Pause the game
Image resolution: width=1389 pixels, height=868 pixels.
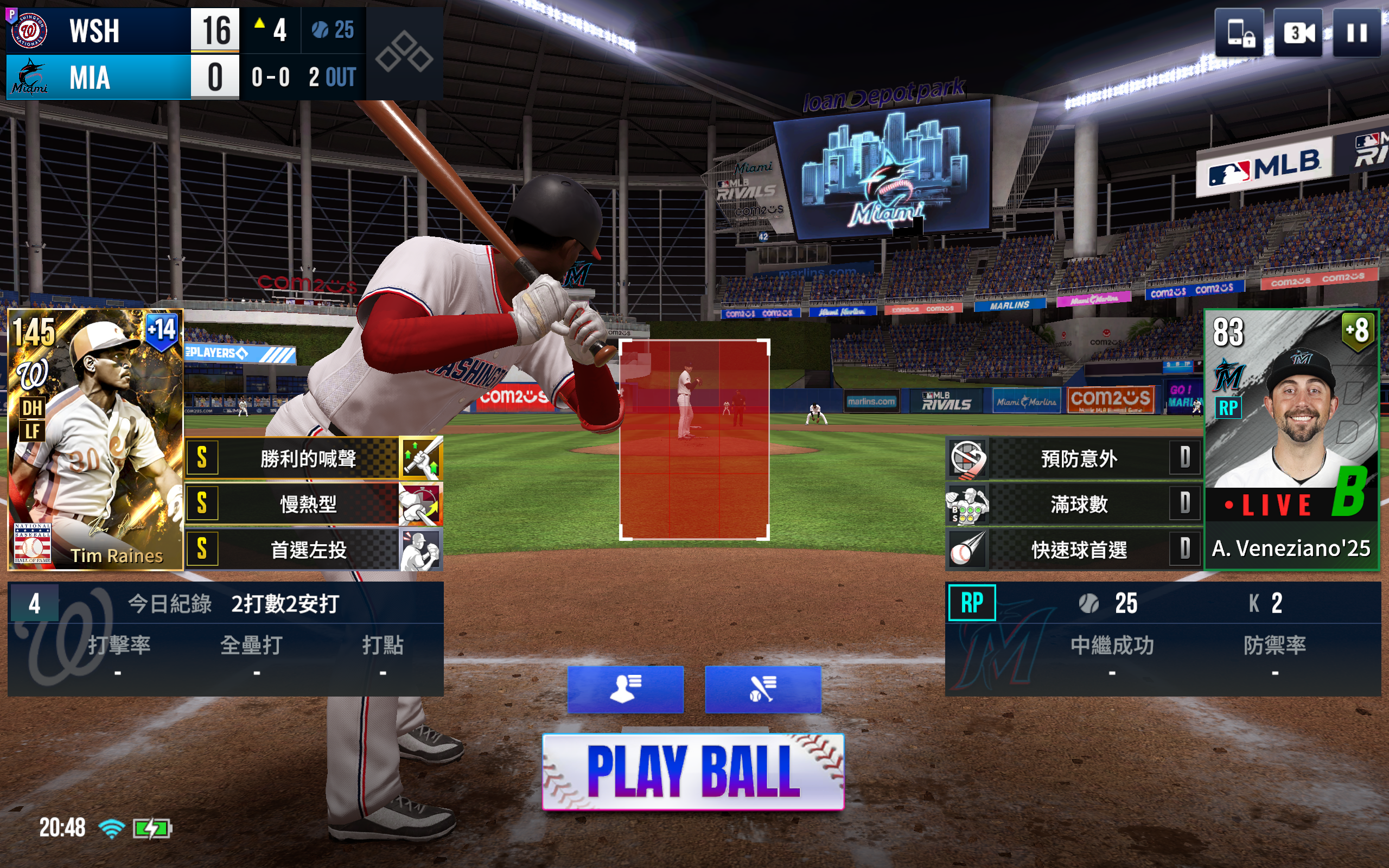[1356, 33]
